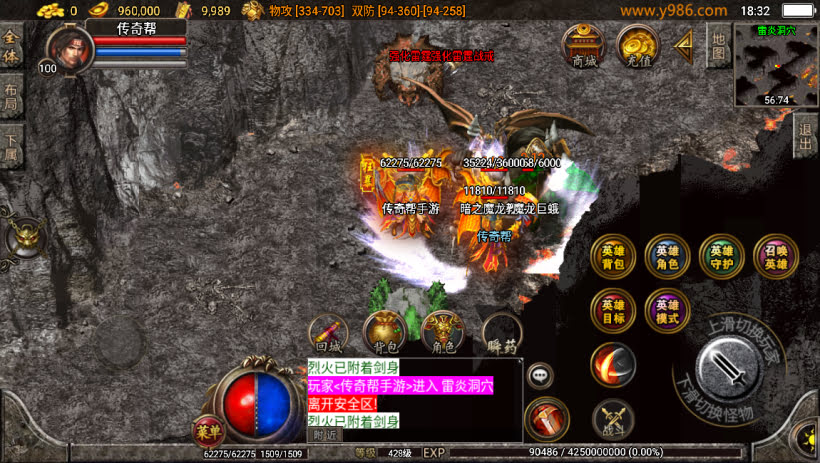Click the 雷炎洞穴 minimap

click(x=776, y=64)
